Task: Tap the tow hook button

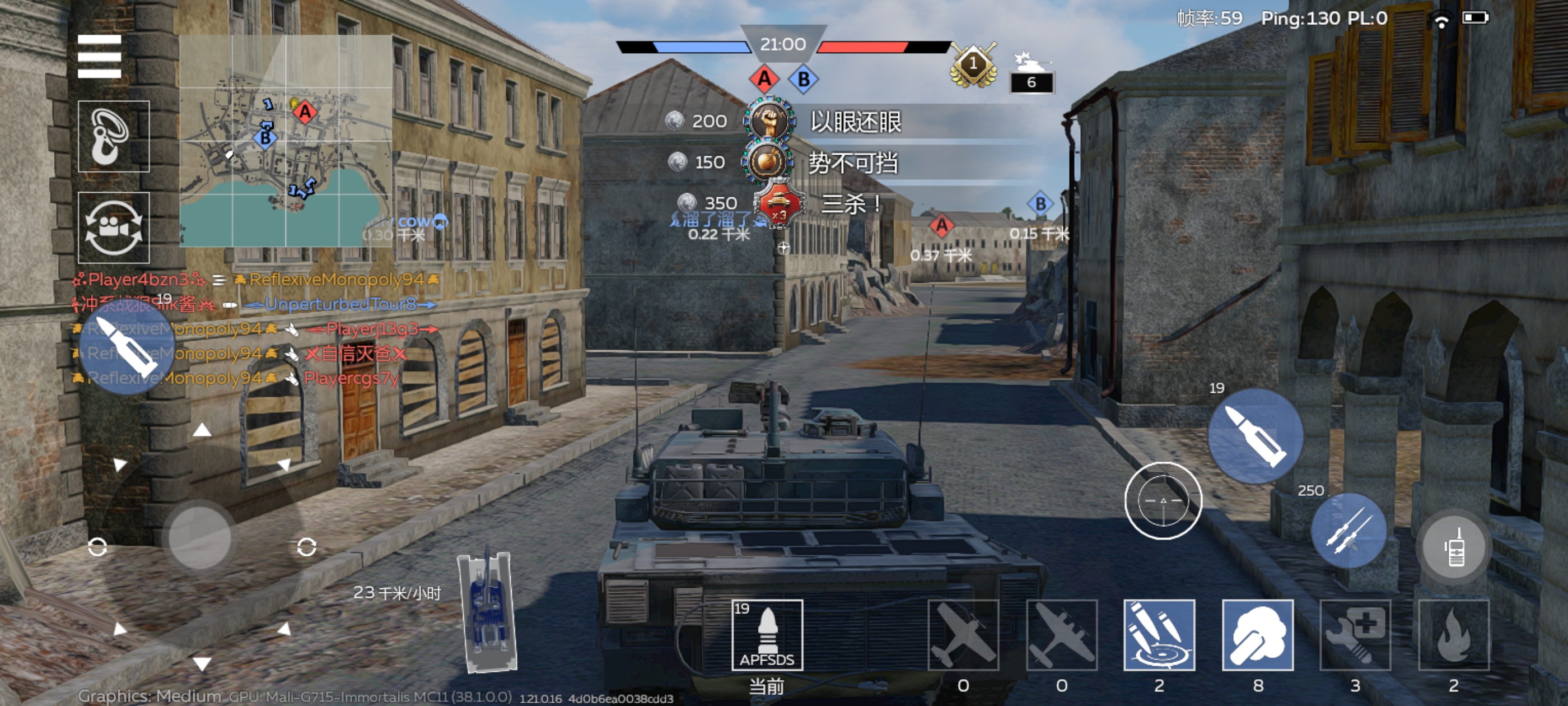Action: point(113,137)
